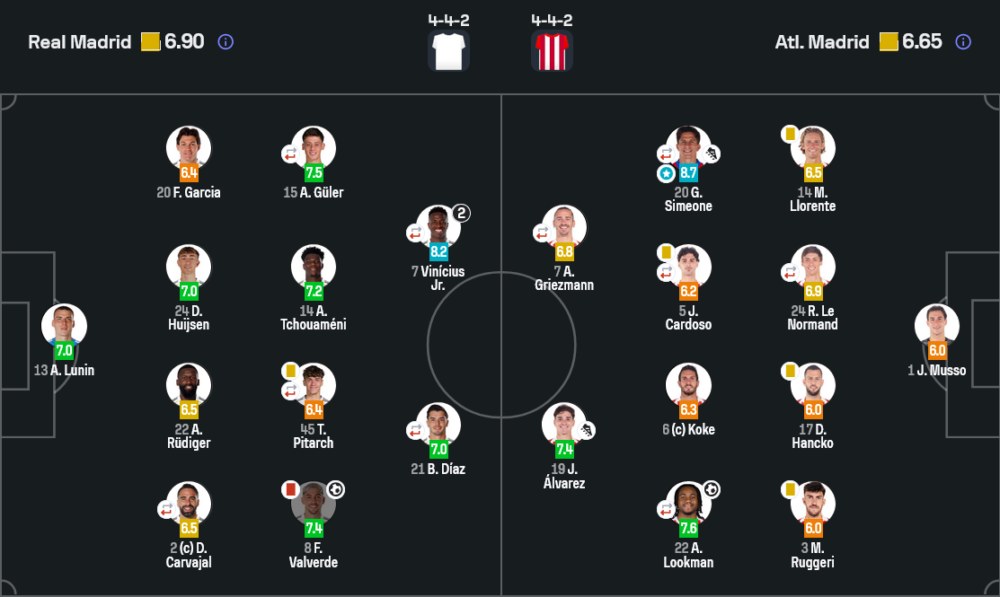Select D. Carvajal's player avatar

click(189, 505)
